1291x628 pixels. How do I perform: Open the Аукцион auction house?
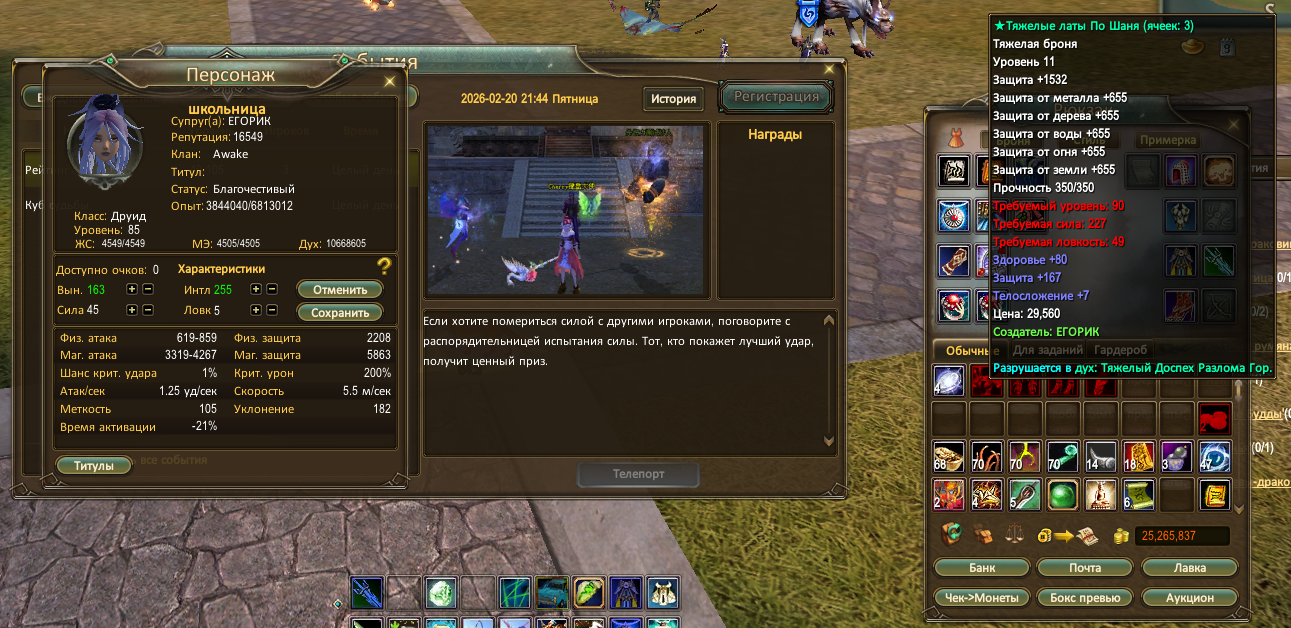click(x=1189, y=597)
